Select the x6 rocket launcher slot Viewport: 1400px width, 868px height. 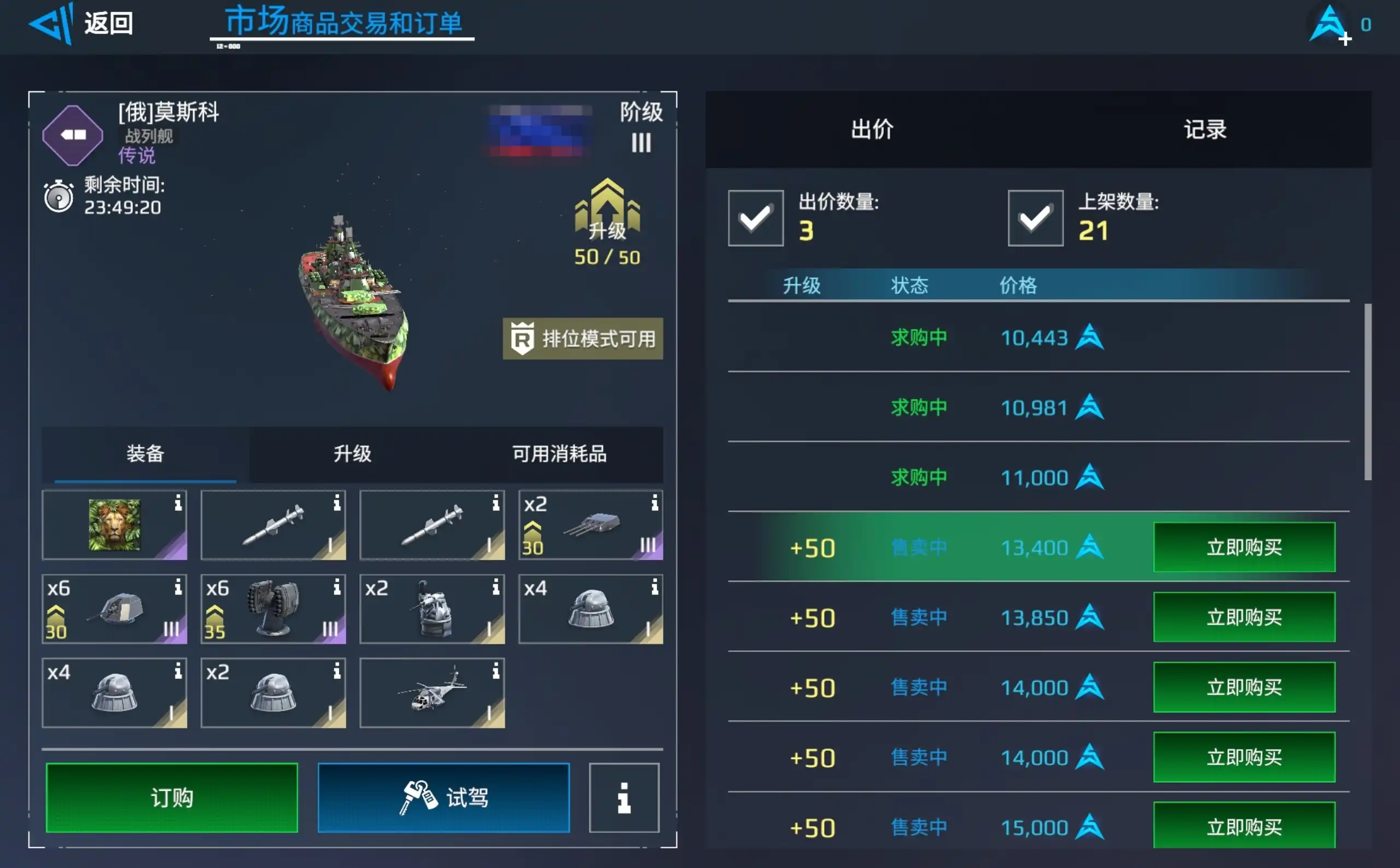click(273, 609)
